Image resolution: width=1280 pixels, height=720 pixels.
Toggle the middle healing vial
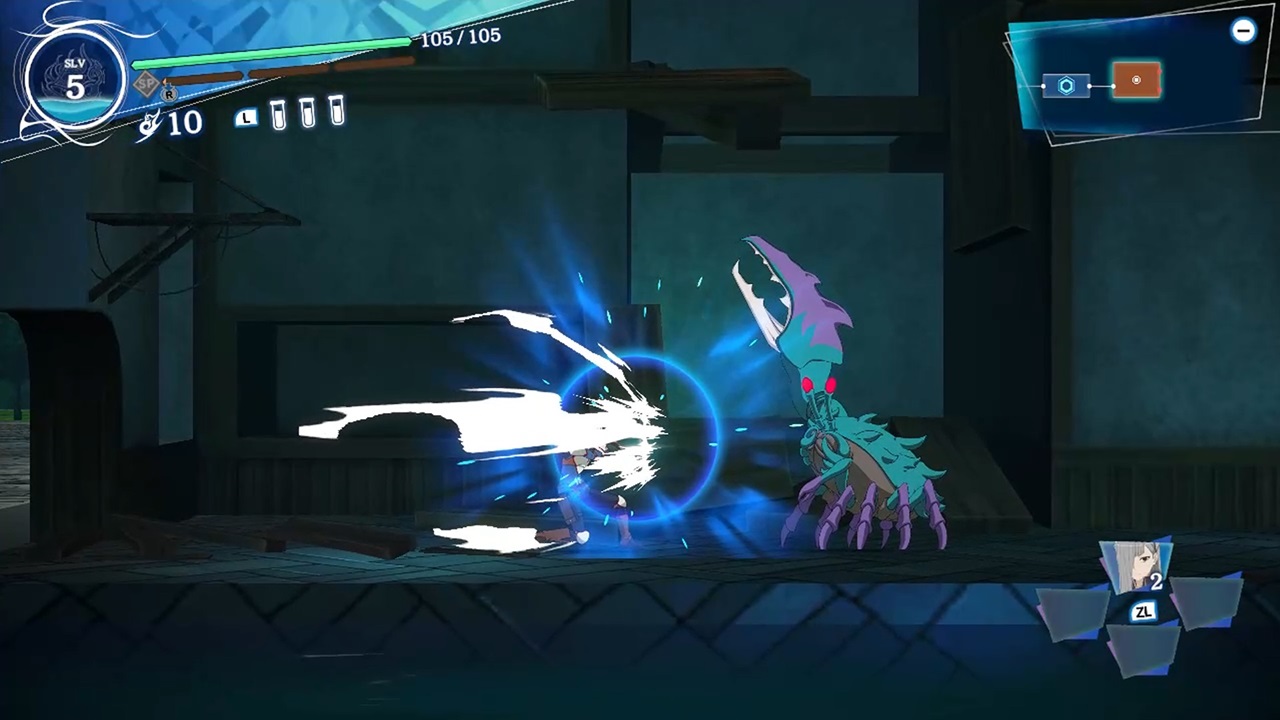pyautogui.click(x=307, y=113)
